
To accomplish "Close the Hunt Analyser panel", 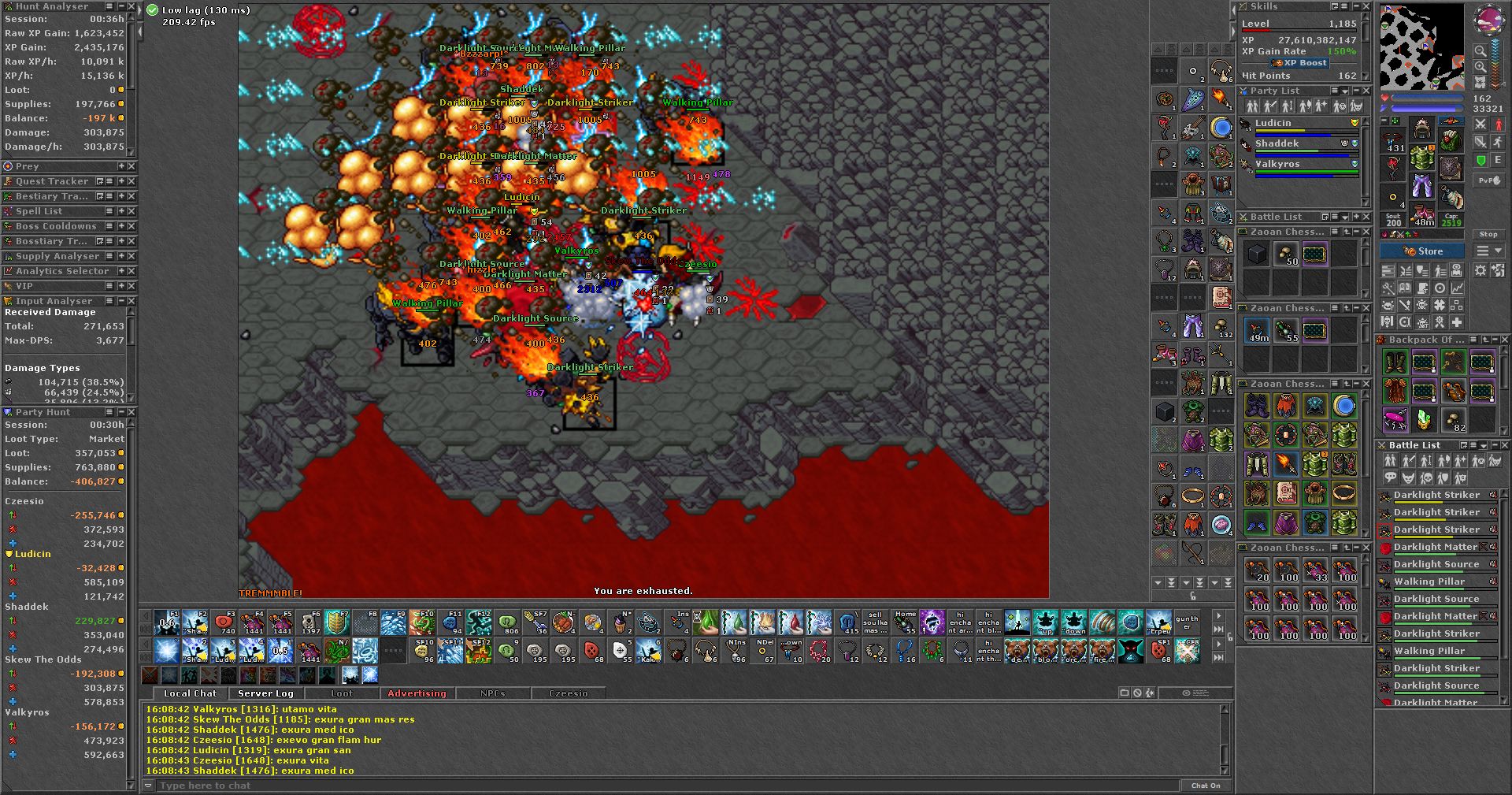I will pos(132,6).
